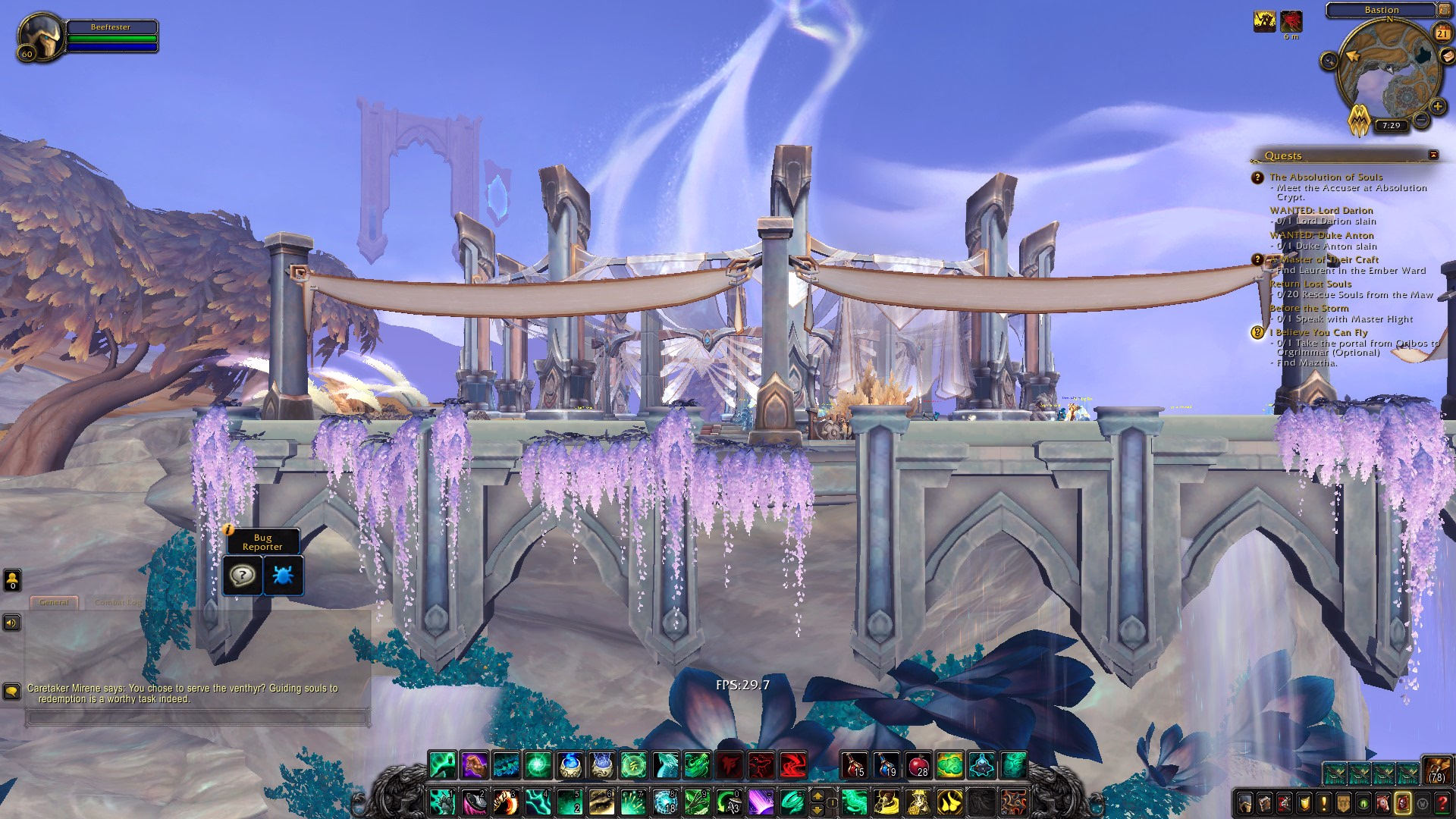Screen dimensions: 1456x819
Task: Click the blue bug icon in Bug Reporter
Action: (x=283, y=576)
